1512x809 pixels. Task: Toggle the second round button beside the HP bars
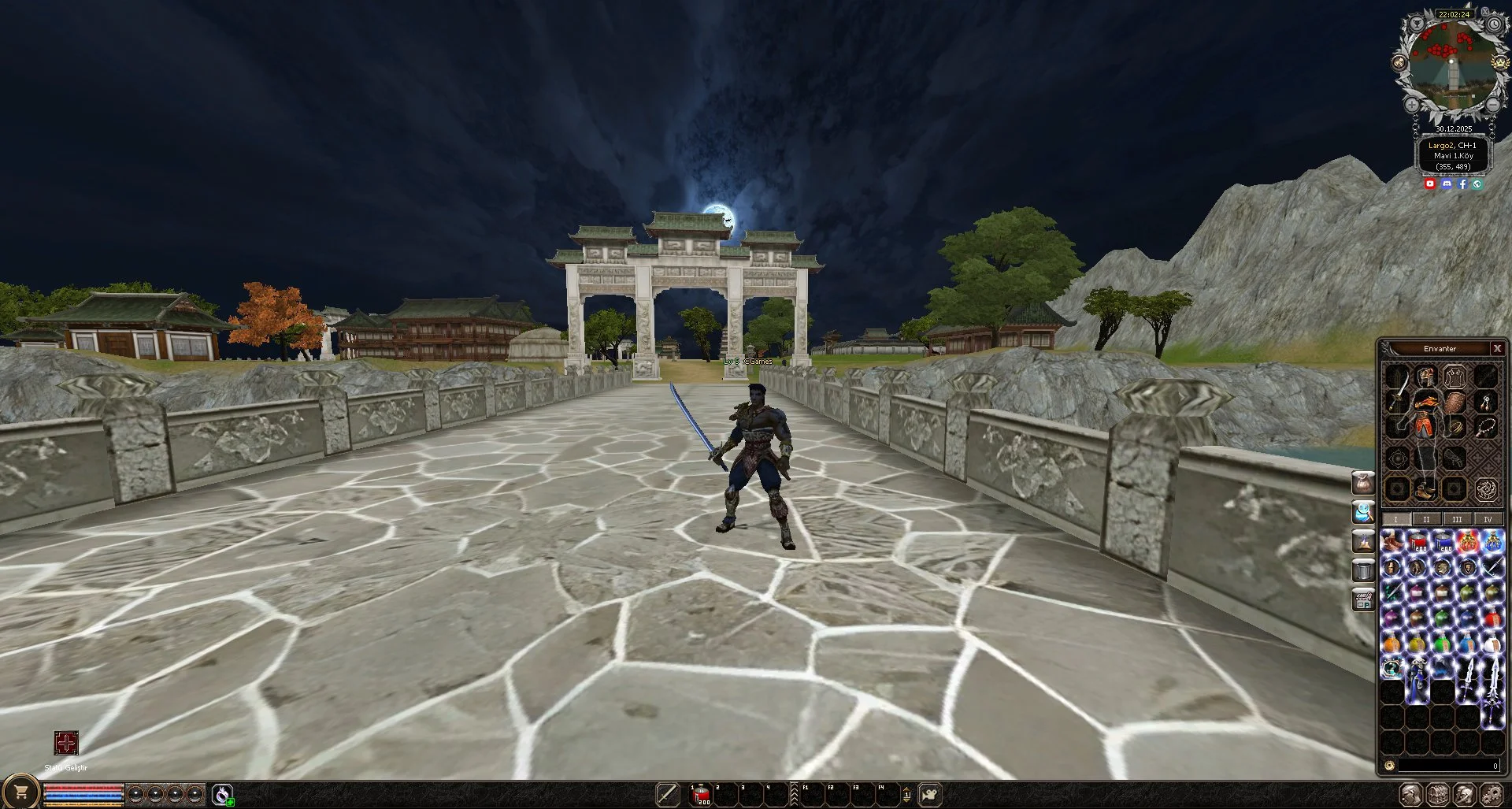tap(156, 793)
